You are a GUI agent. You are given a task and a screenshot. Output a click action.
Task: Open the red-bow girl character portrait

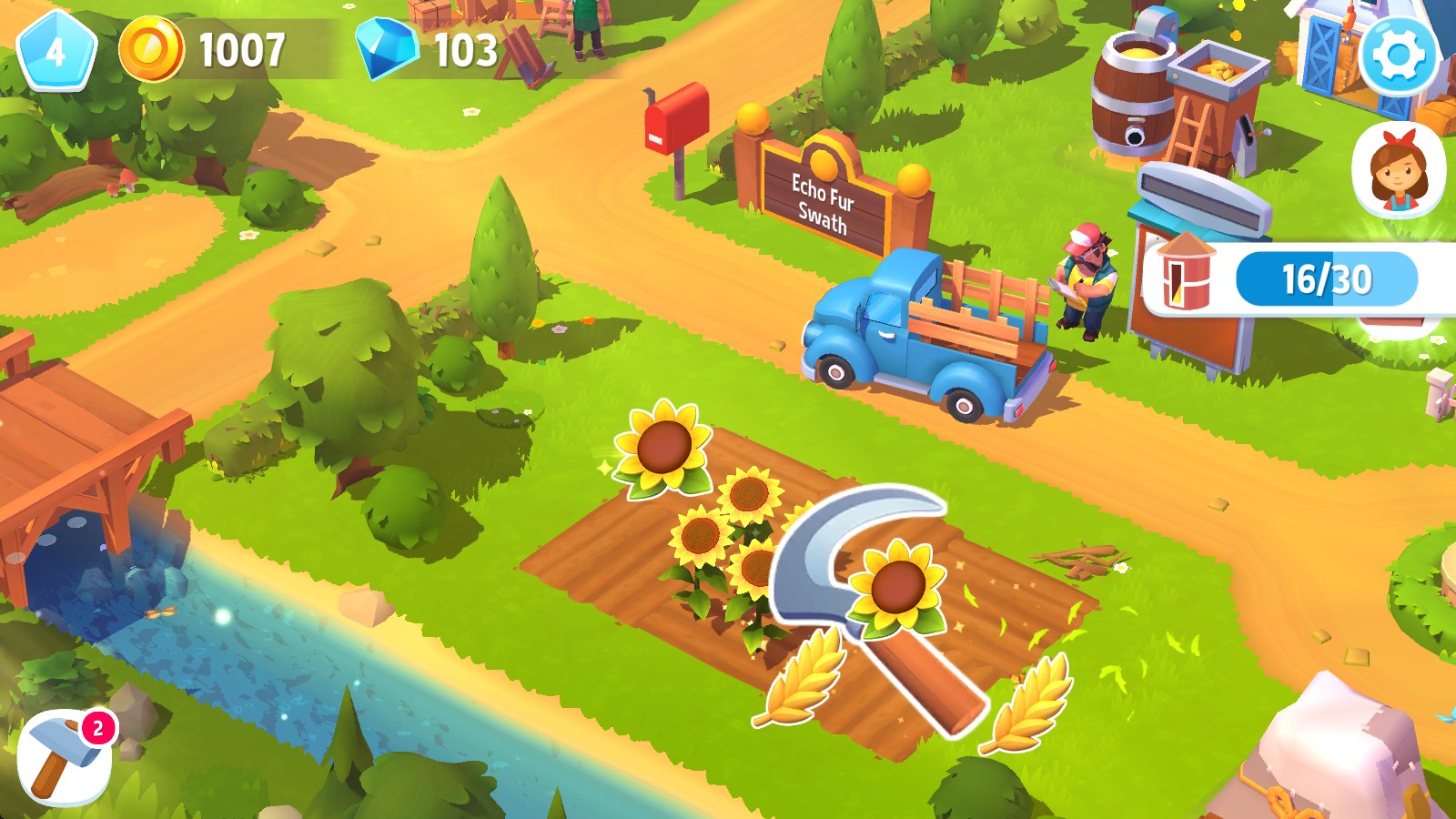1398,170
